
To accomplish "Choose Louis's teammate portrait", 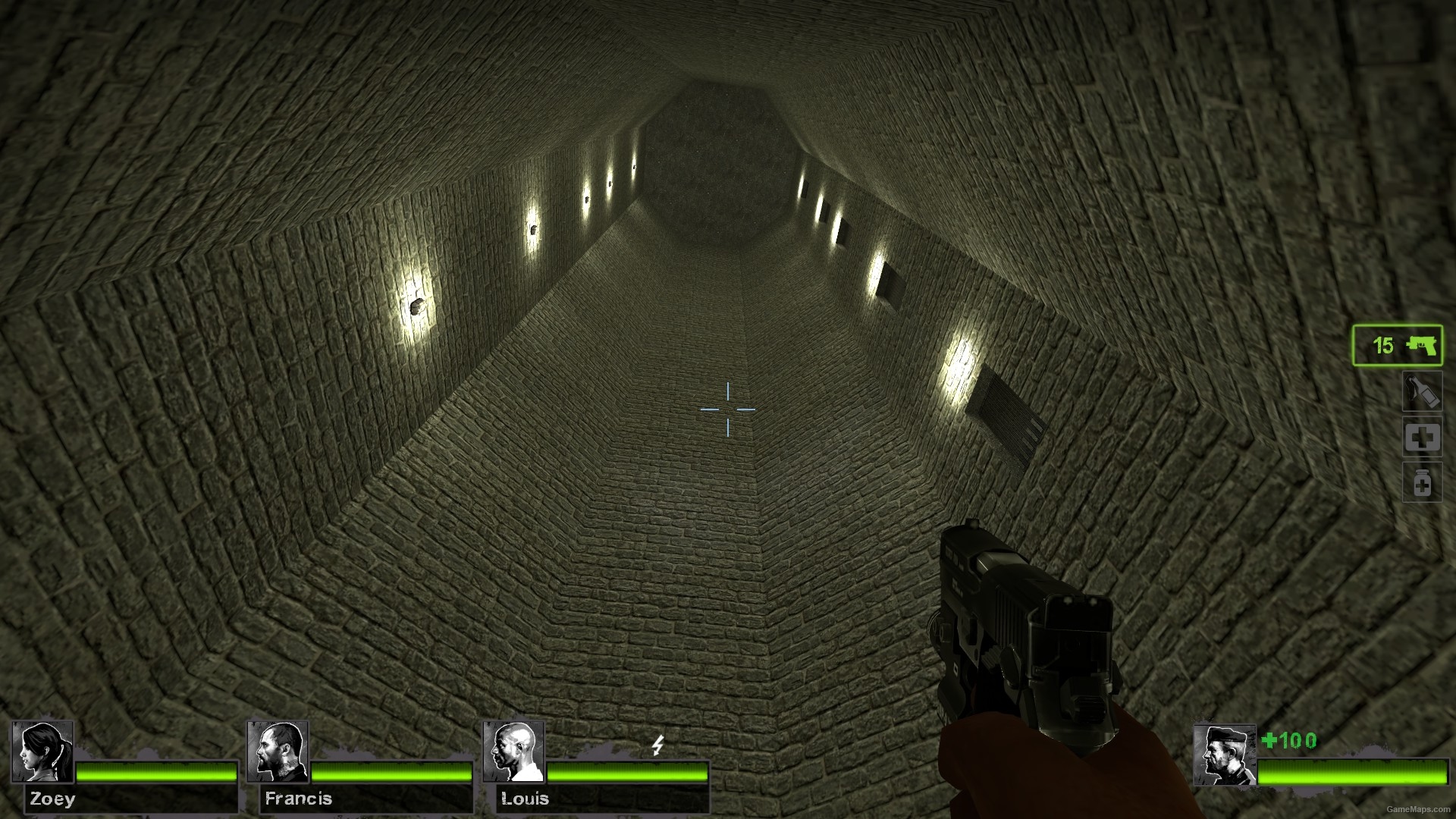I will [x=513, y=752].
